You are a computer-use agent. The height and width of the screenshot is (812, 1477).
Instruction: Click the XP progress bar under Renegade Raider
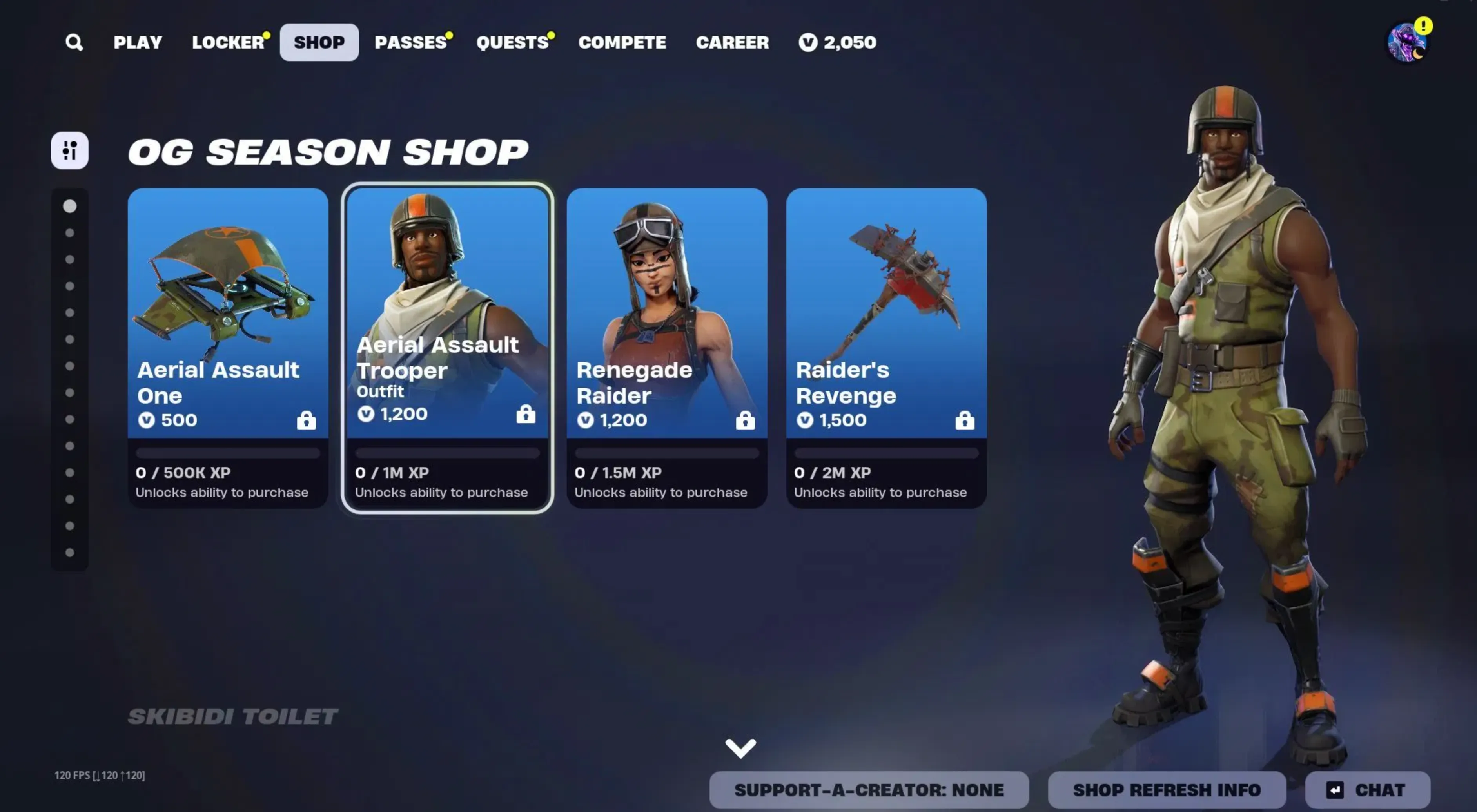click(667, 453)
